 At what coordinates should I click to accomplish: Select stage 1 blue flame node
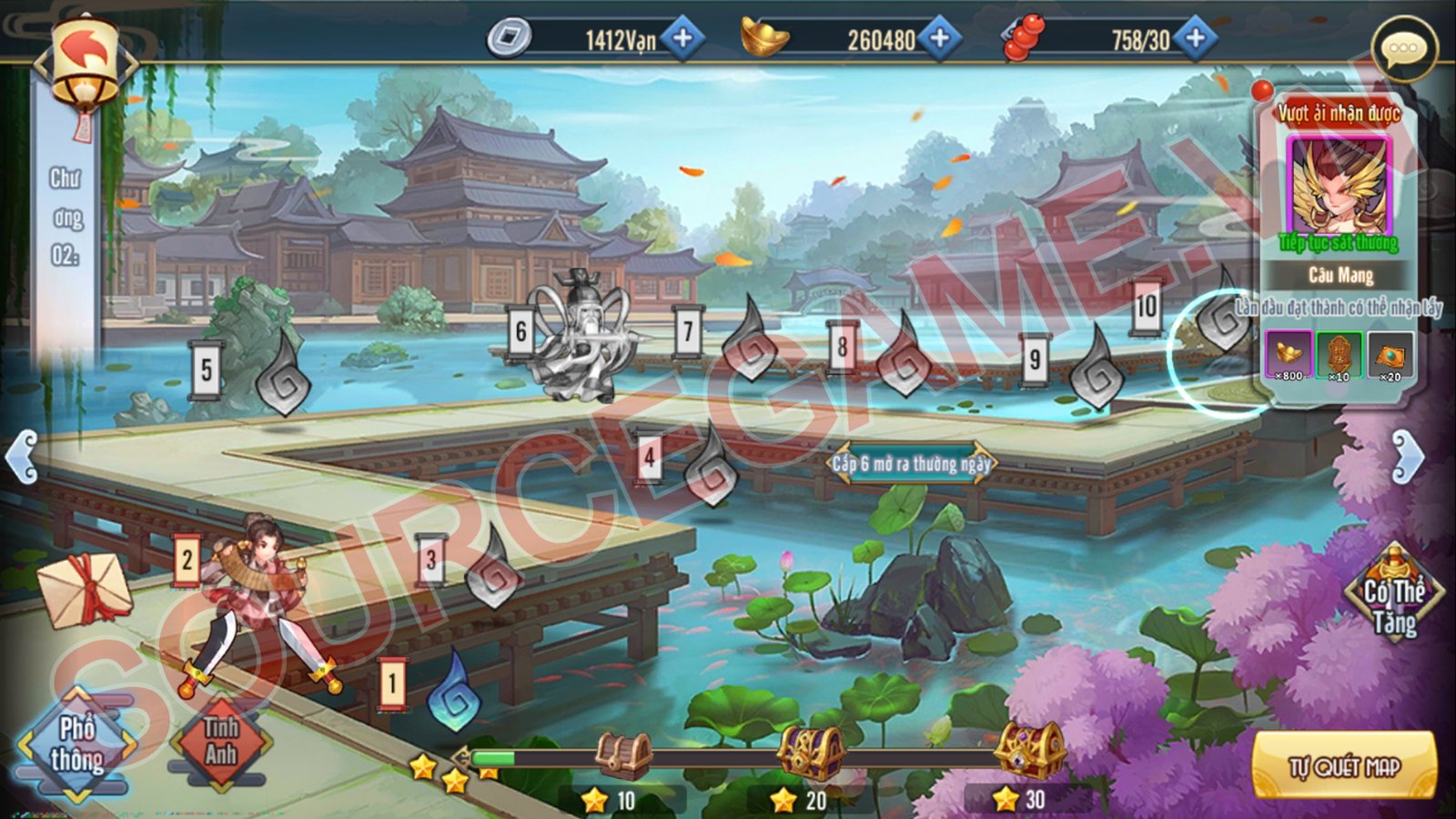pos(455,692)
